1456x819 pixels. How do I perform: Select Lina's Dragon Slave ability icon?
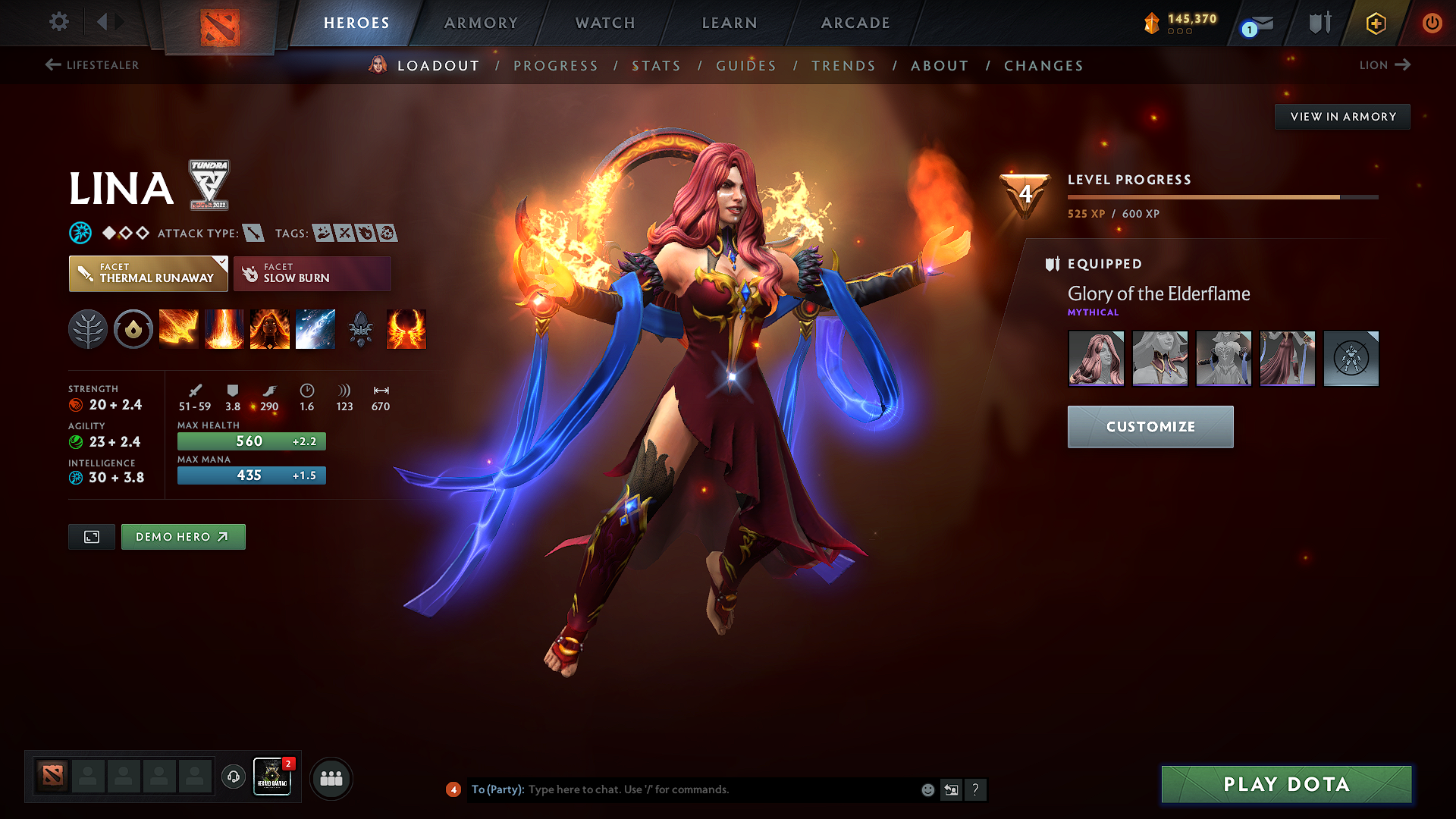(x=179, y=329)
